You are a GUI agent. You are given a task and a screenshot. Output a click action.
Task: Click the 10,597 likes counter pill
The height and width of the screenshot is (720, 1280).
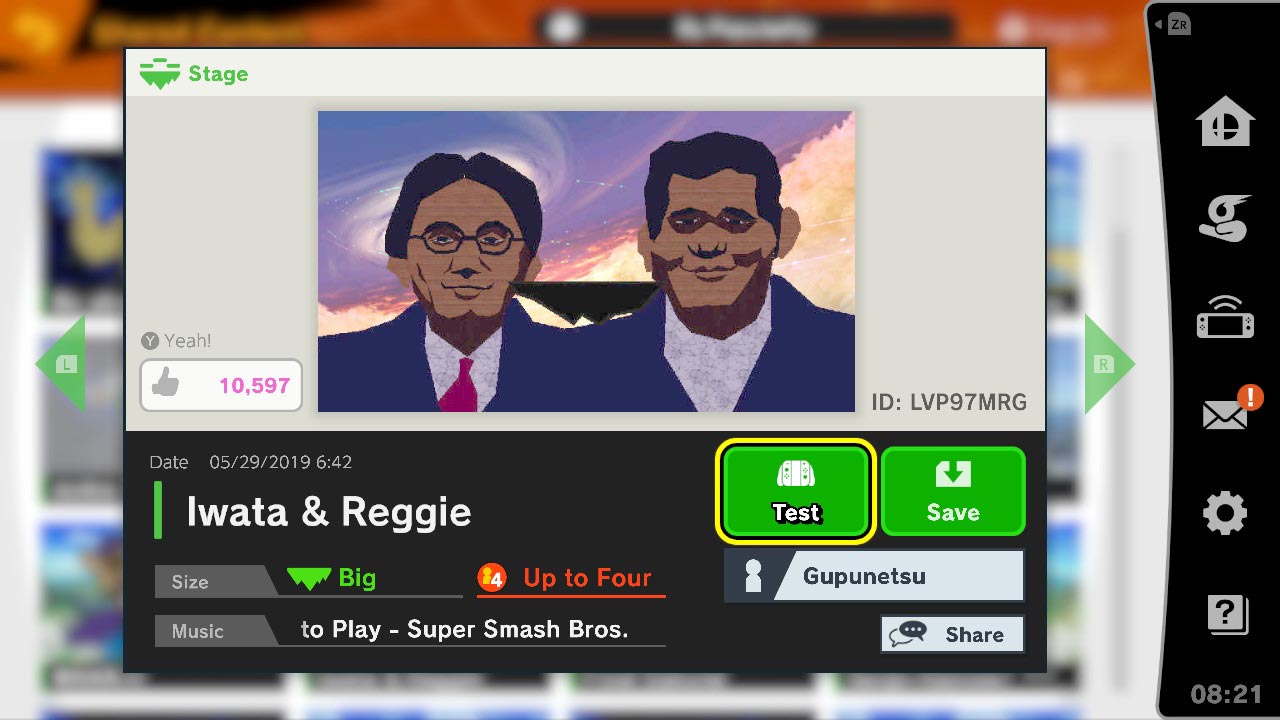tap(220, 384)
